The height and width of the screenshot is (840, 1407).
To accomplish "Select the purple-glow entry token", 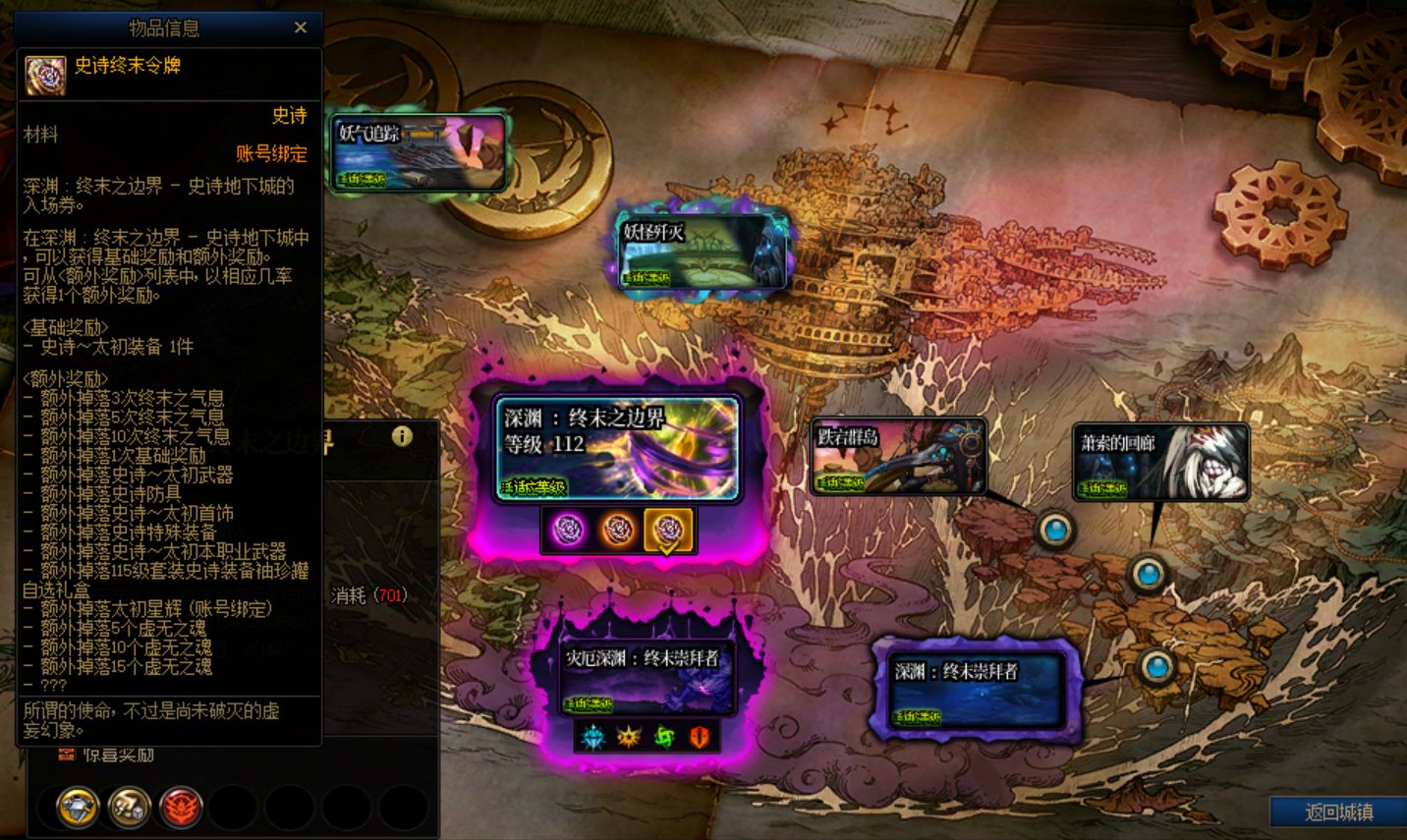I will 568,530.
